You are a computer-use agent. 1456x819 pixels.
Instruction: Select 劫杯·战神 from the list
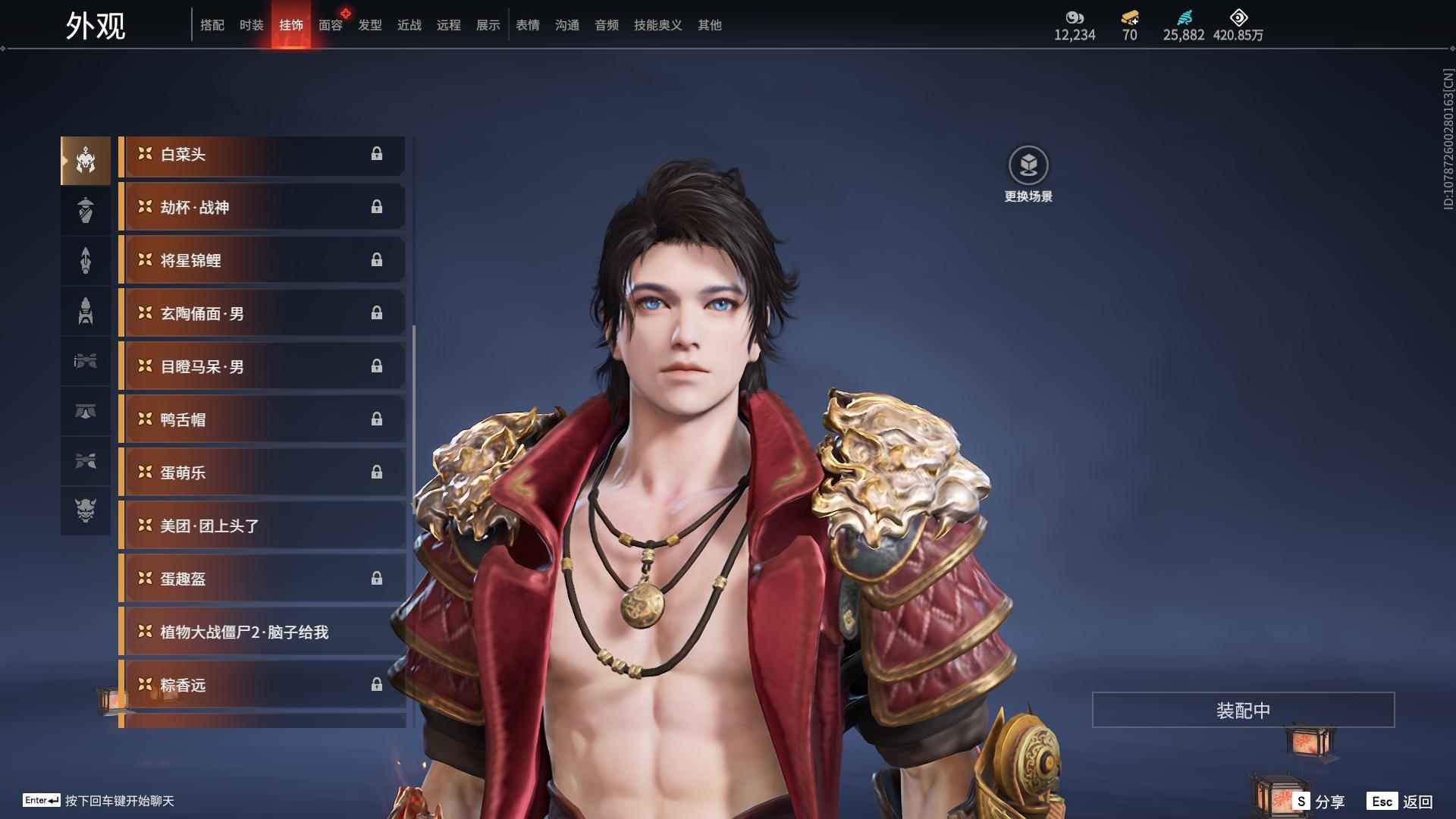tap(262, 208)
